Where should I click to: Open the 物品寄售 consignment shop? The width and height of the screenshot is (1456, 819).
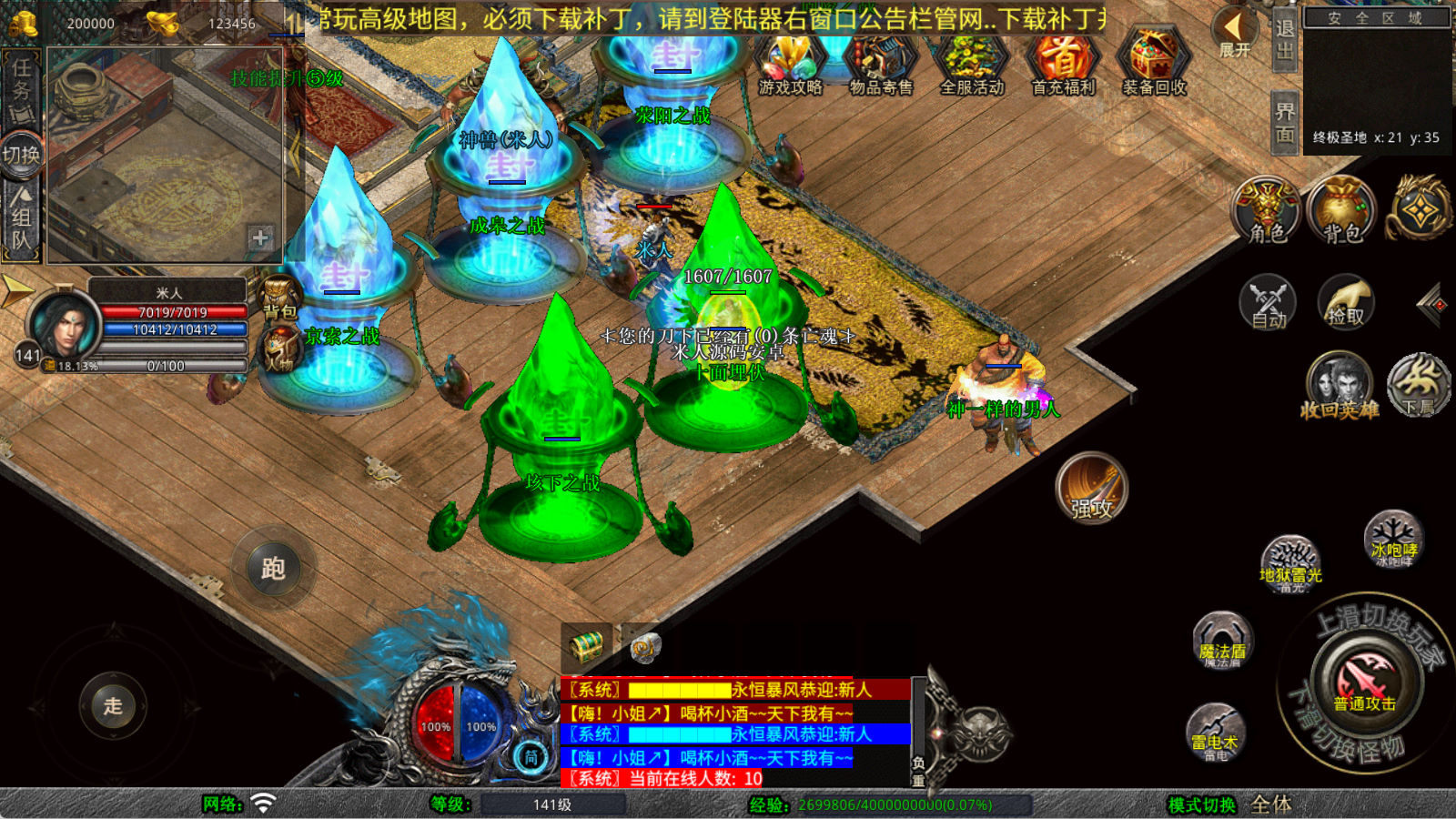pos(880,62)
